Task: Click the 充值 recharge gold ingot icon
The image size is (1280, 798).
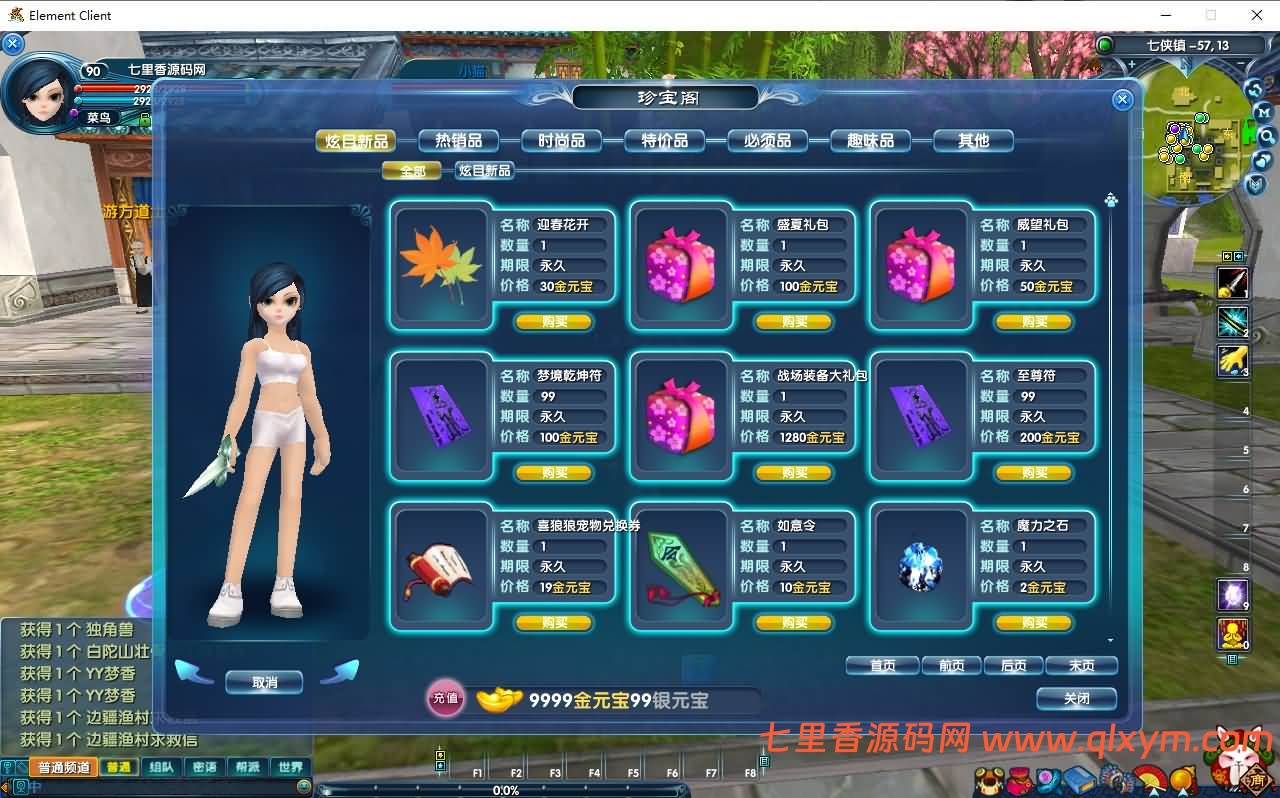Action: click(x=443, y=700)
